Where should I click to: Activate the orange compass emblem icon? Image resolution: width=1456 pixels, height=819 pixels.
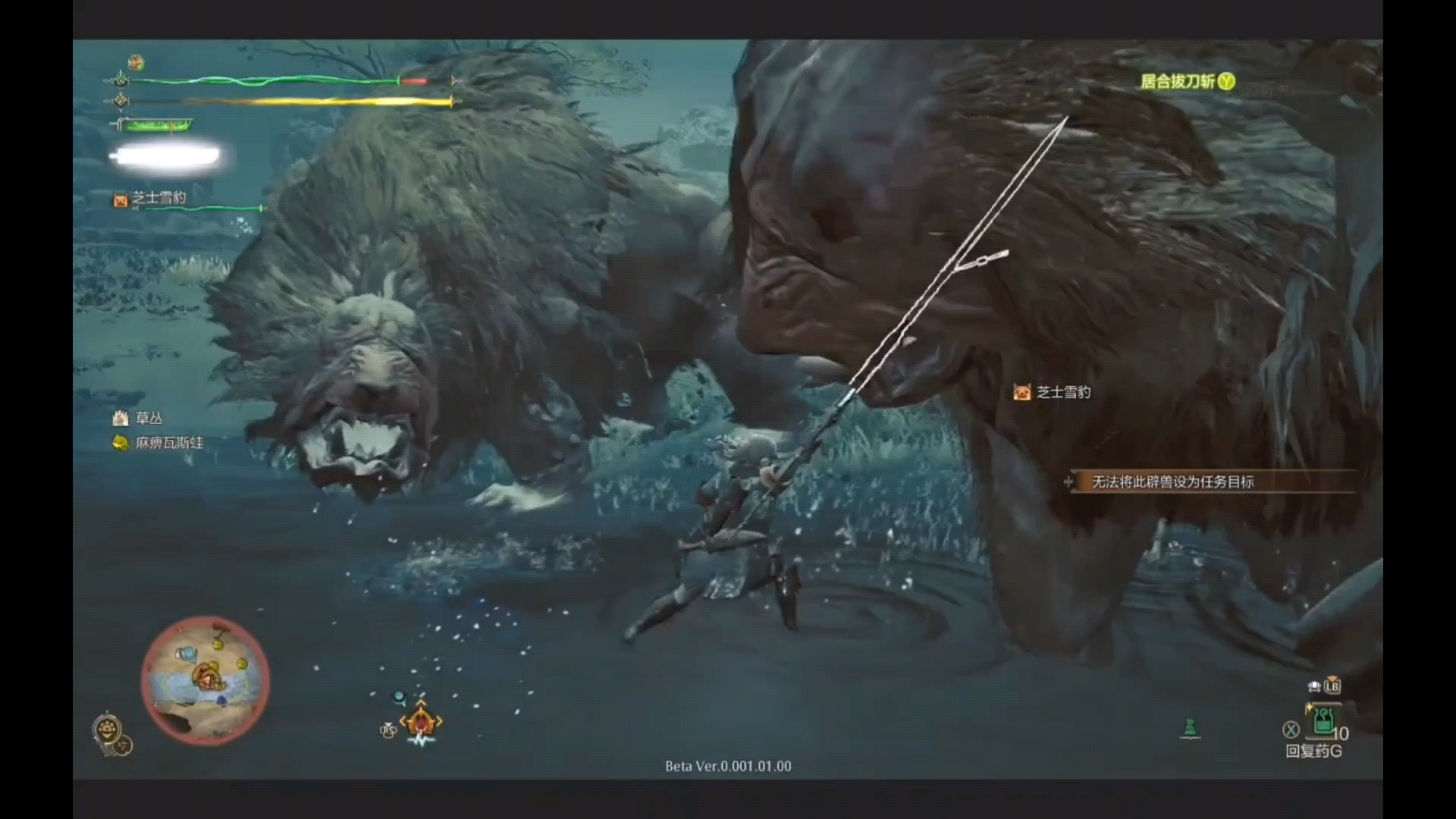point(421,720)
